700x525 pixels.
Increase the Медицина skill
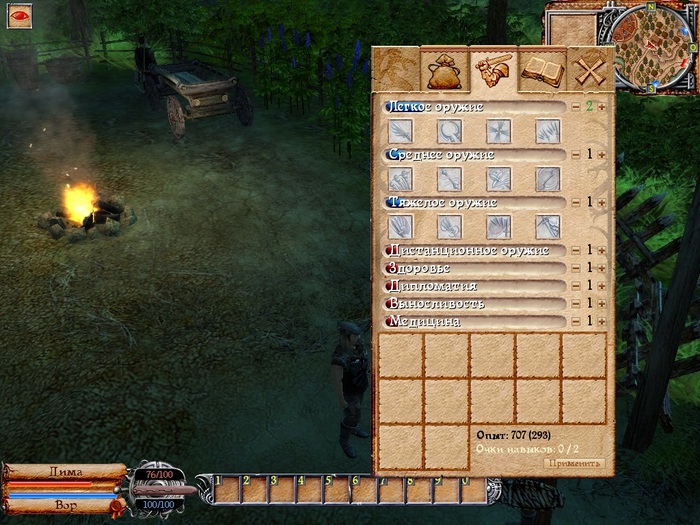tap(602, 321)
